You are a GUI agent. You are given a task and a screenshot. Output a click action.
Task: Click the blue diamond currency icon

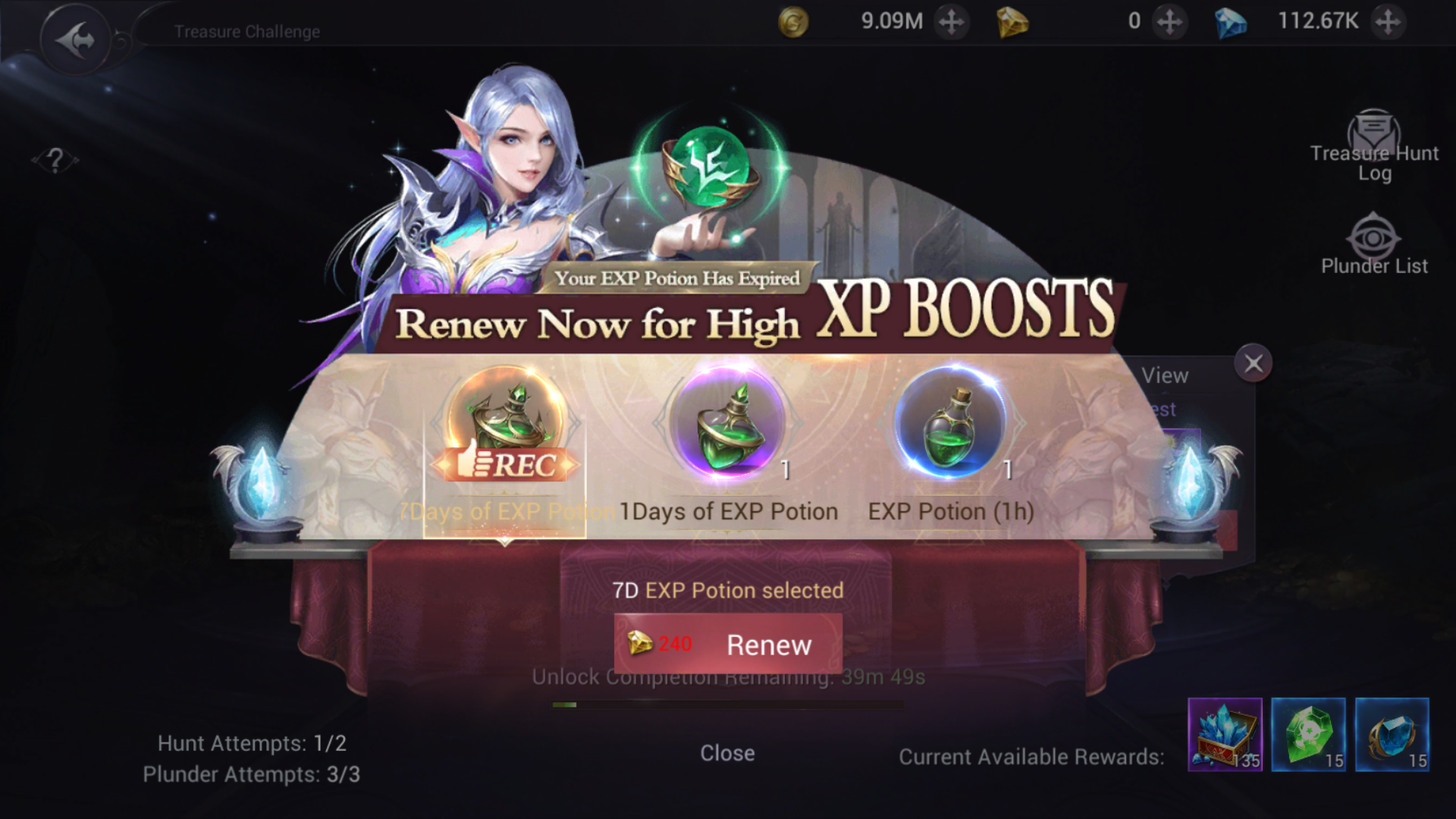(1230, 21)
